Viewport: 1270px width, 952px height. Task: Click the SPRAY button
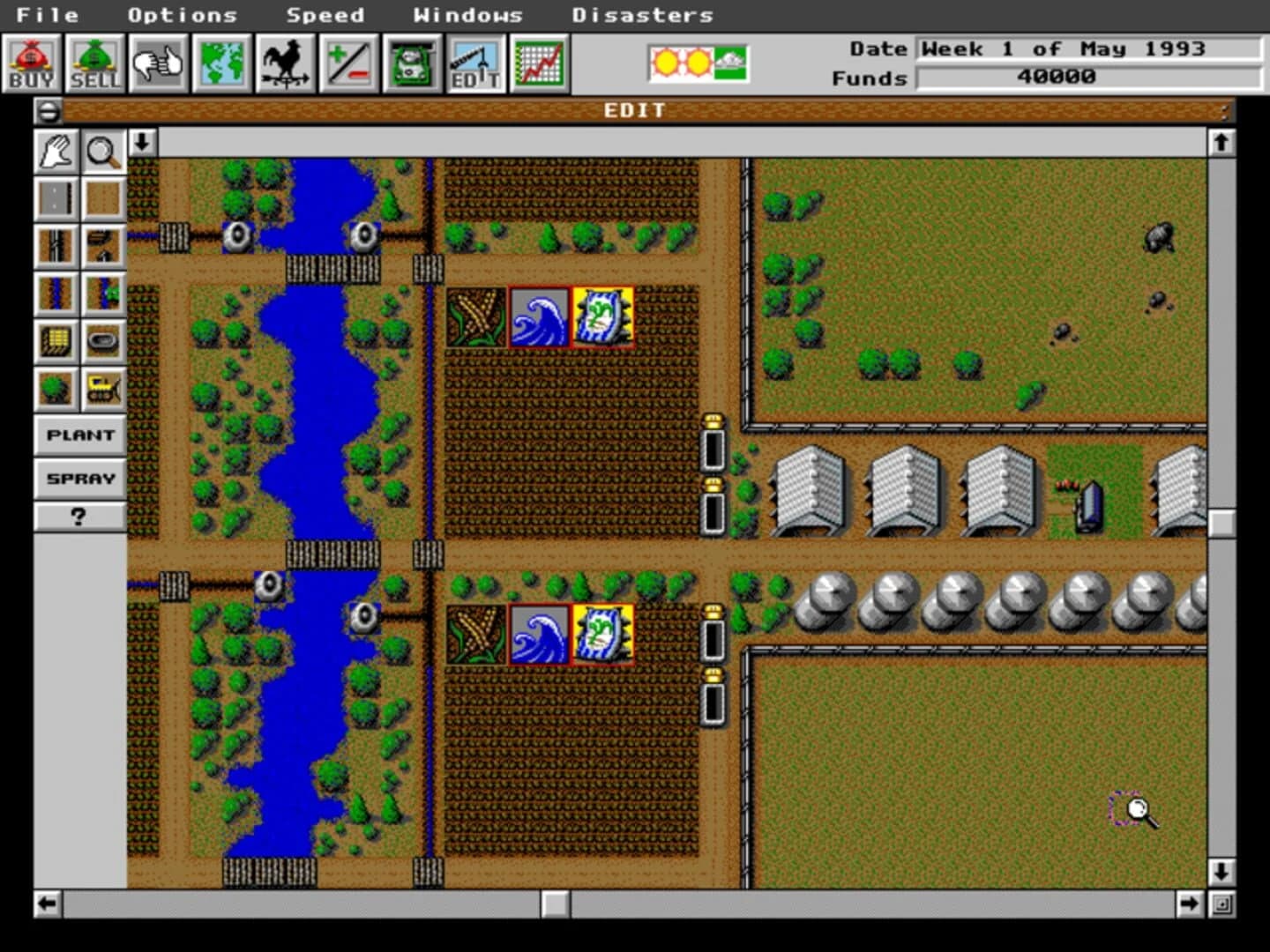(x=79, y=479)
